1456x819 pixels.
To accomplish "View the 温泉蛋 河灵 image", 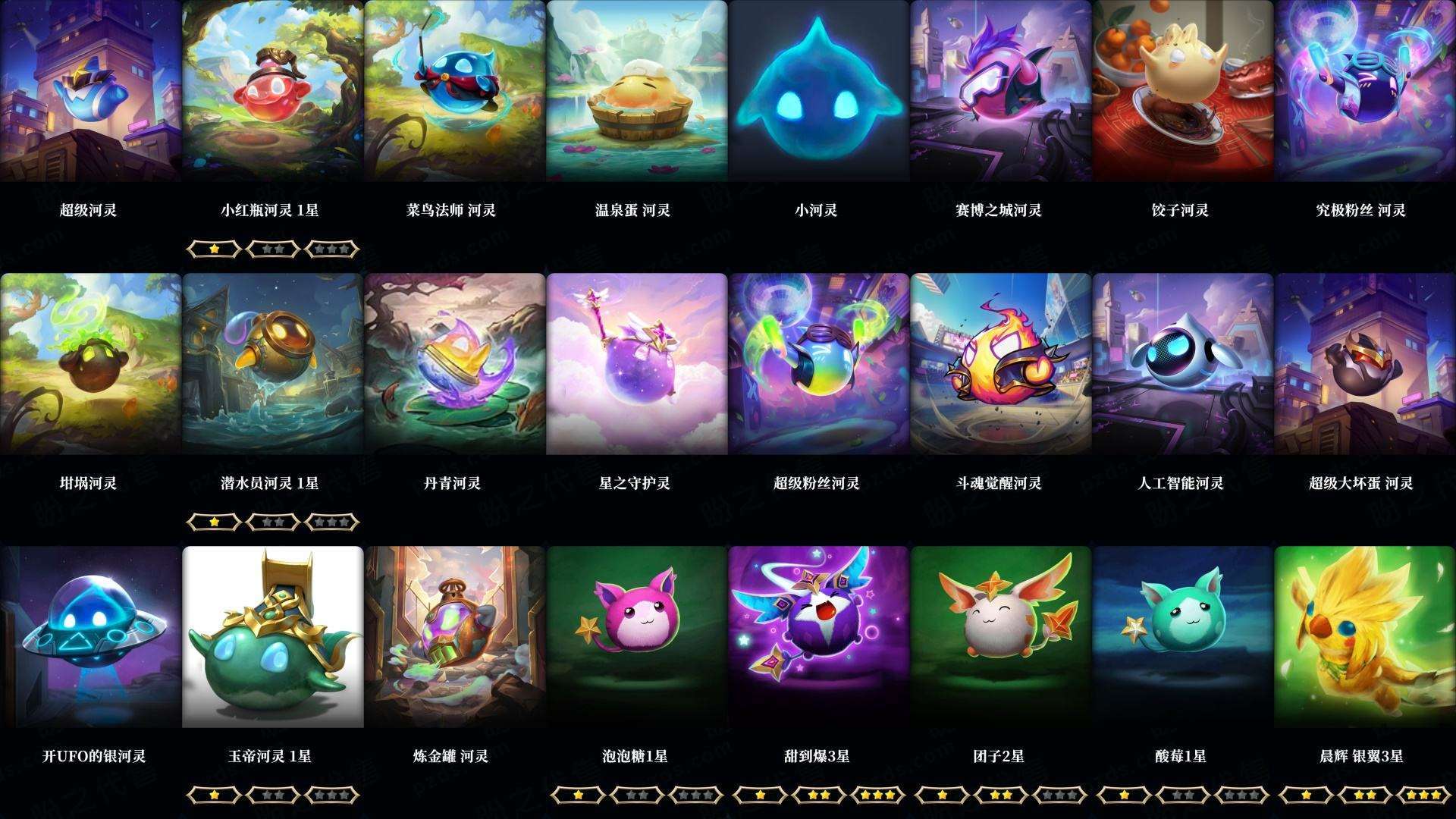I will [x=635, y=91].
